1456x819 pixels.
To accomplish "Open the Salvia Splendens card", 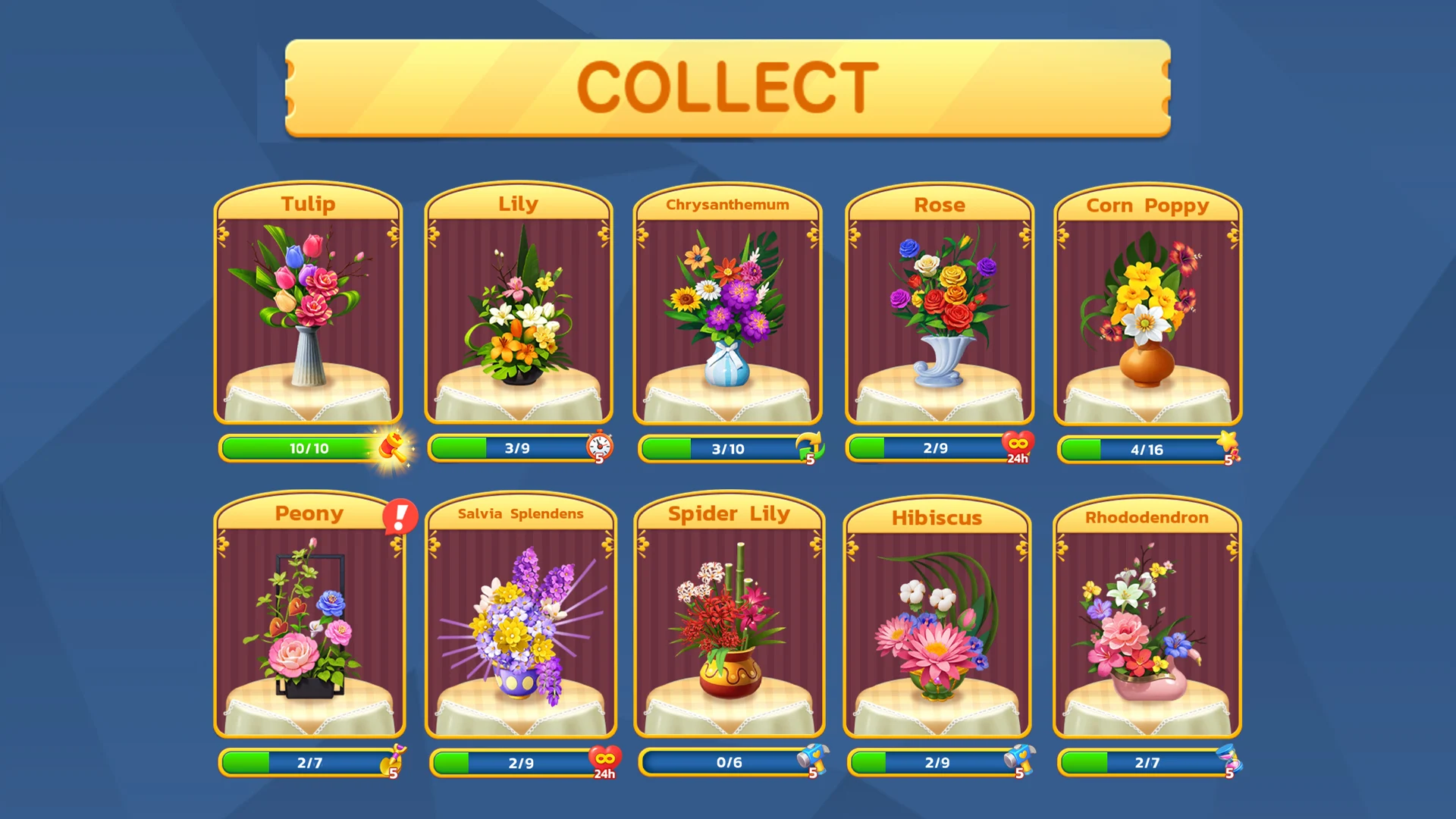I will coord(520,614).
